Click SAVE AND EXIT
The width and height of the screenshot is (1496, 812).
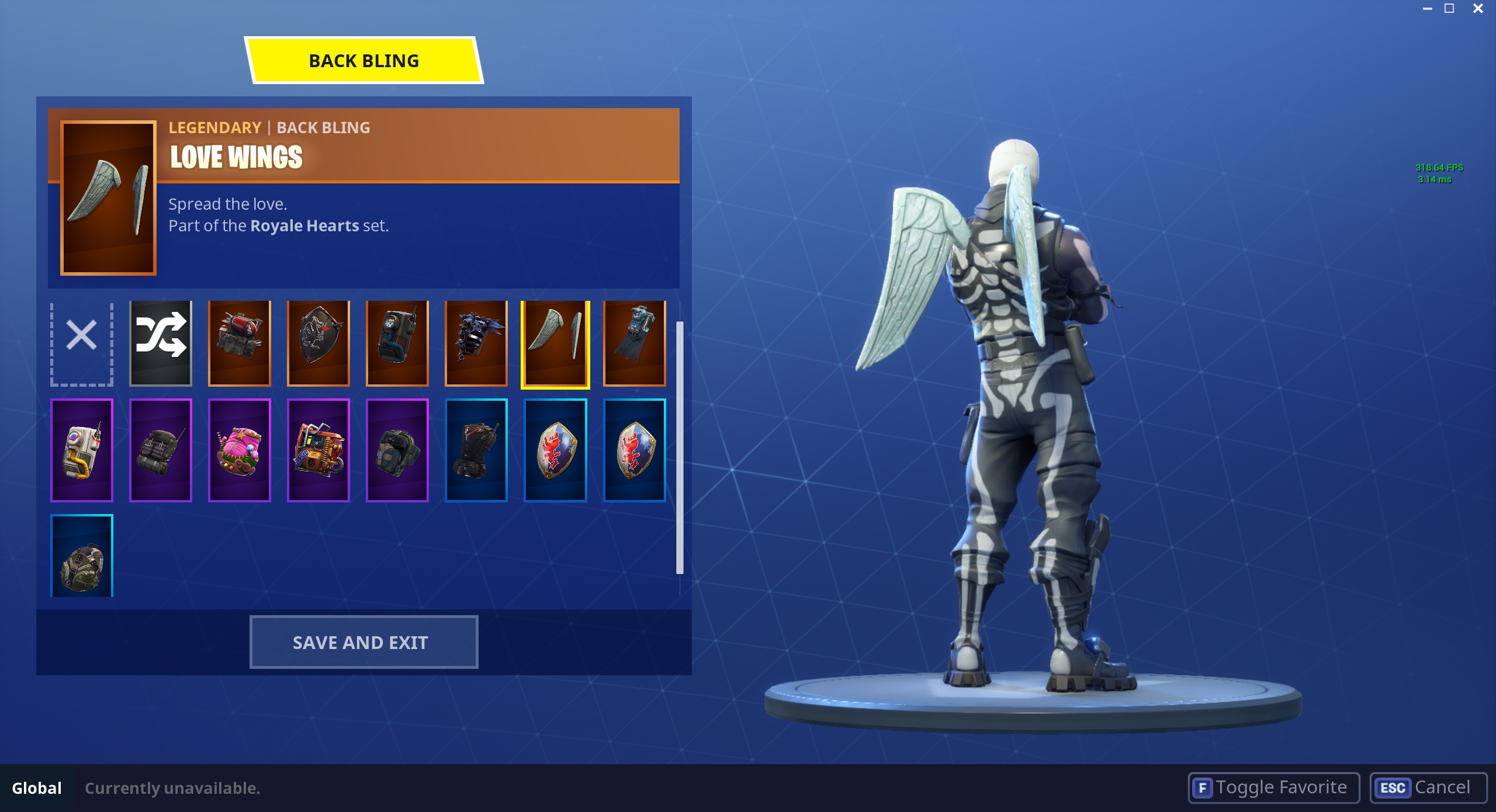[x=363, y=641]
